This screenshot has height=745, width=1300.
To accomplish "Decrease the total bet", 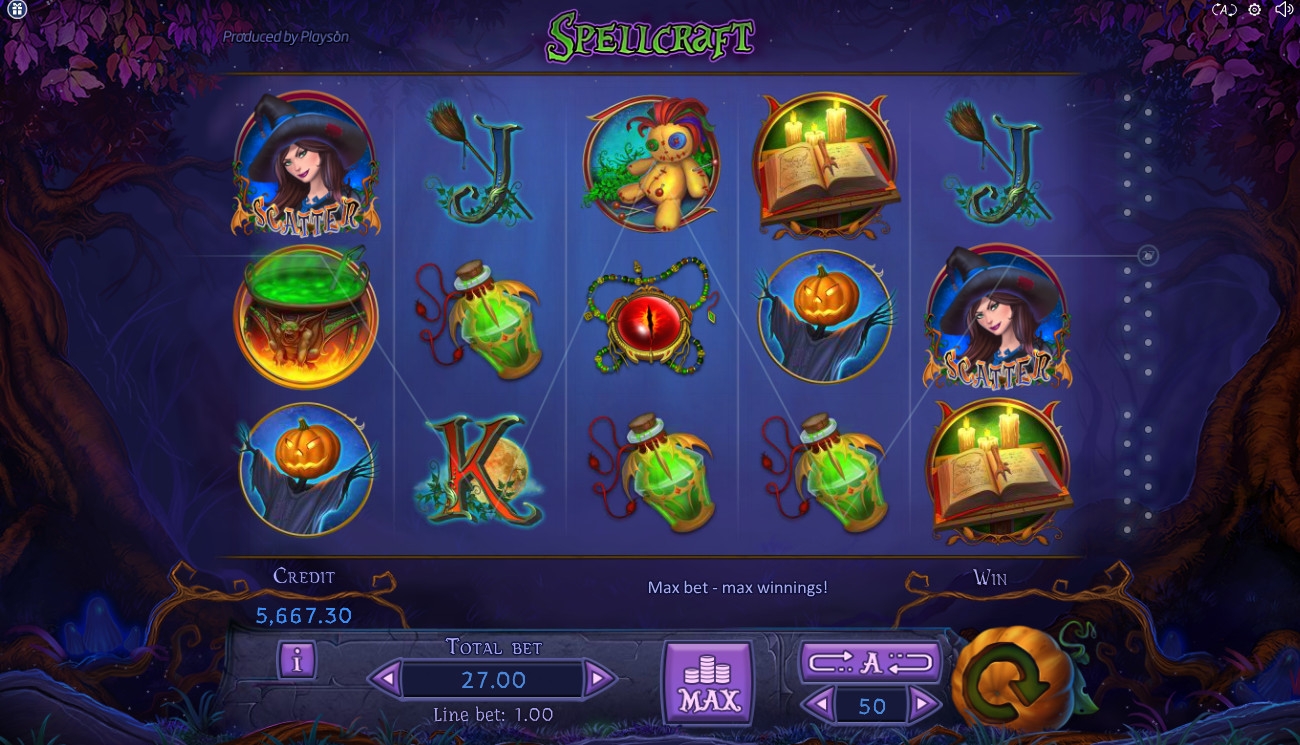I will tap(385, 680).
